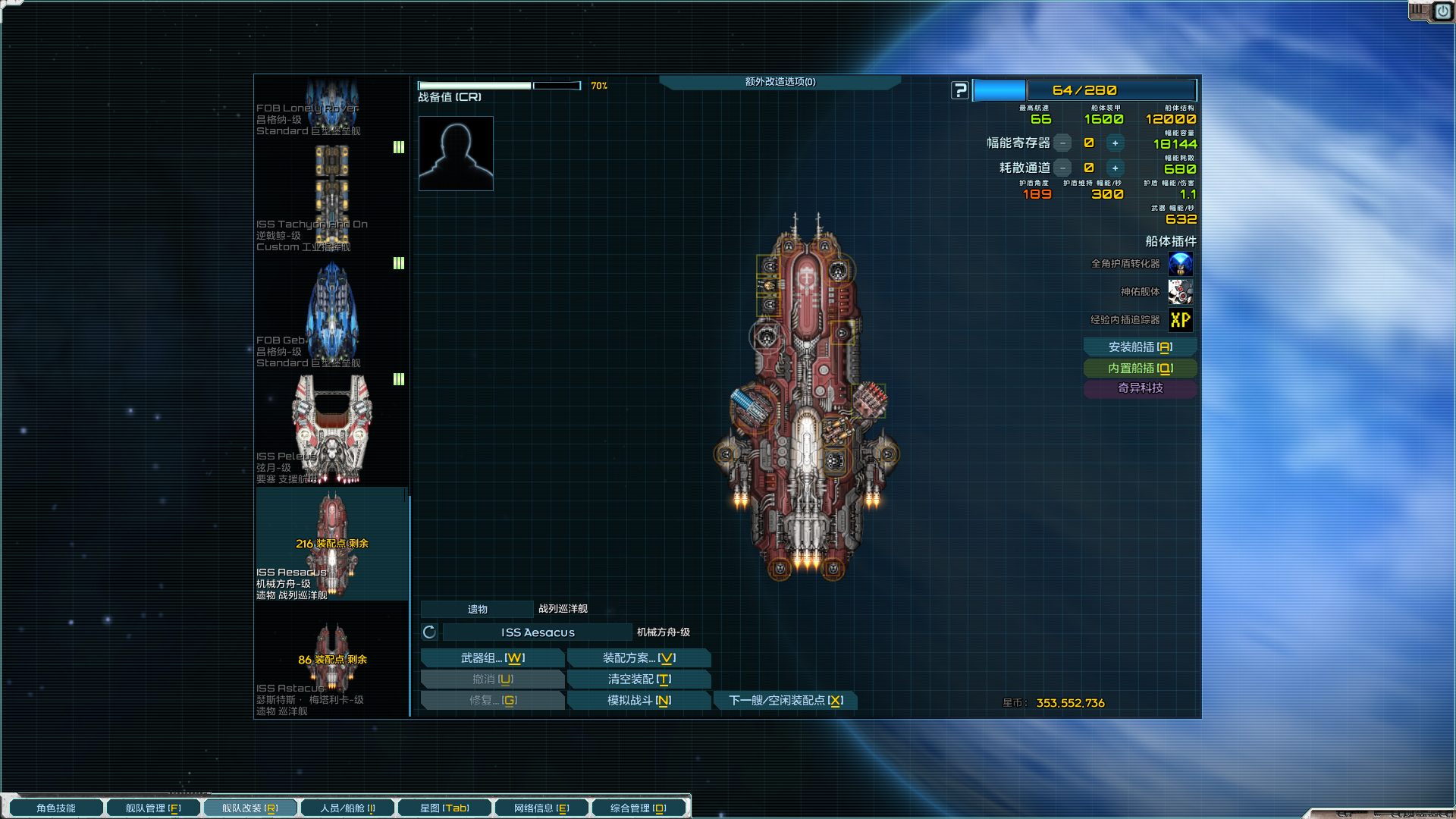Edit the ISS Aesacus ship name field
Screen dimensions: 1456x819
[x=537, y=632]
